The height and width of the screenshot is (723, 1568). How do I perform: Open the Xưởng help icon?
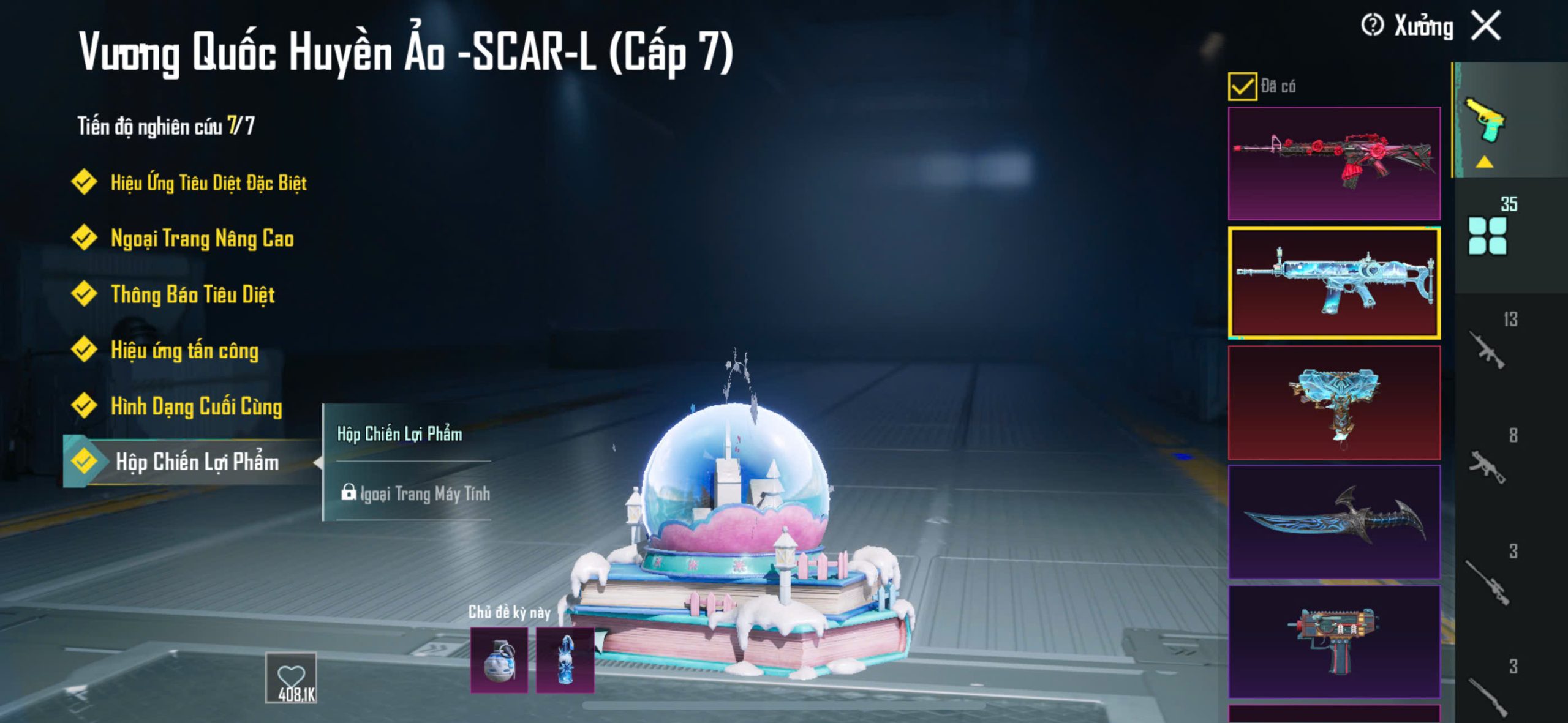point(1372,26)
